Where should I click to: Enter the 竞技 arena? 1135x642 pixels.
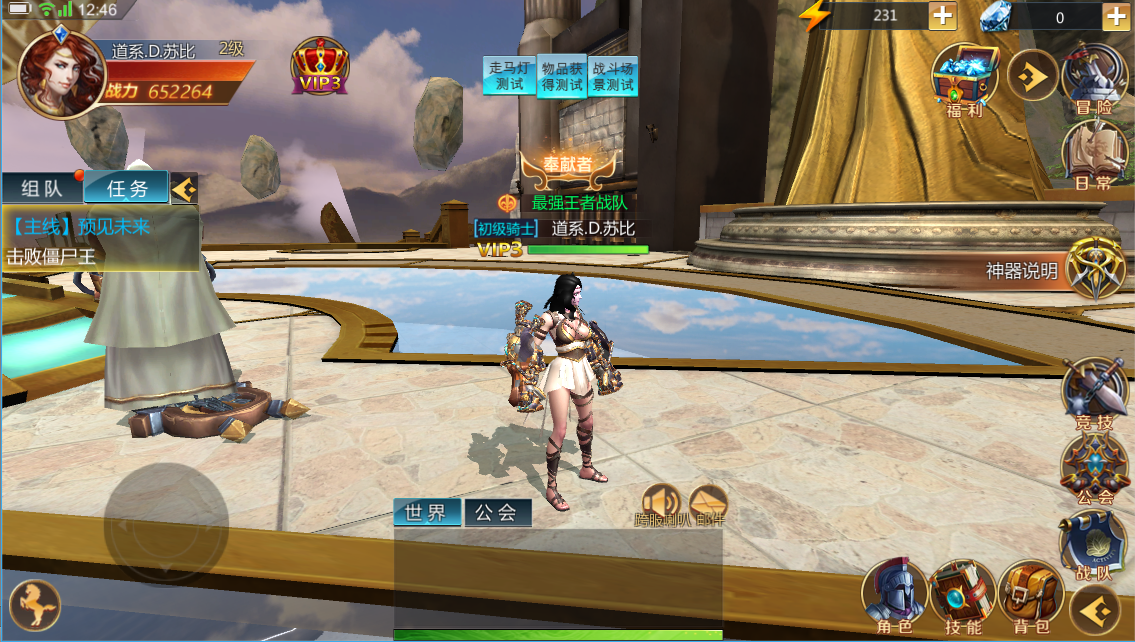(1094, 394)
